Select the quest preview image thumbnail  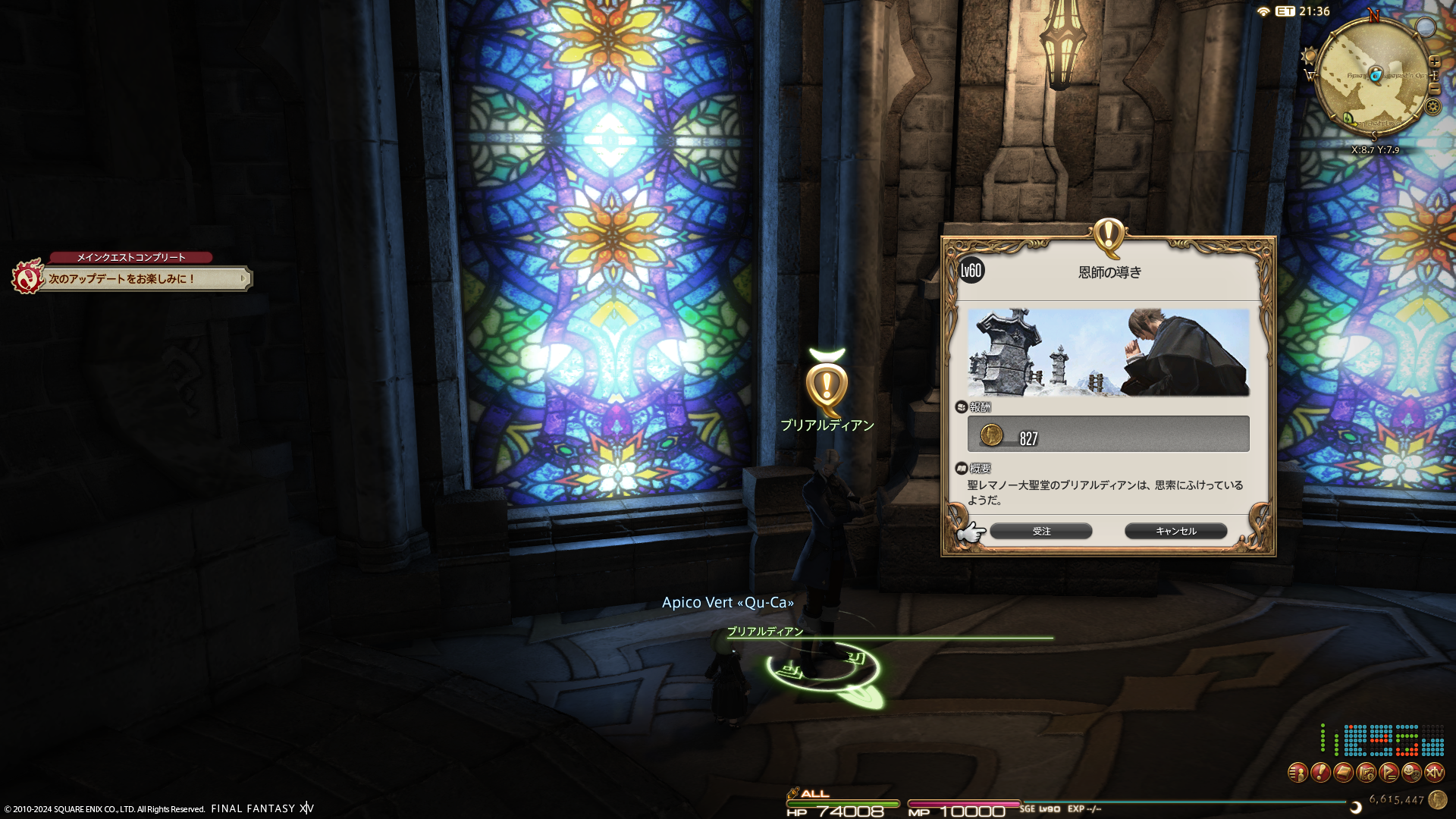[x=1108, y=353]
